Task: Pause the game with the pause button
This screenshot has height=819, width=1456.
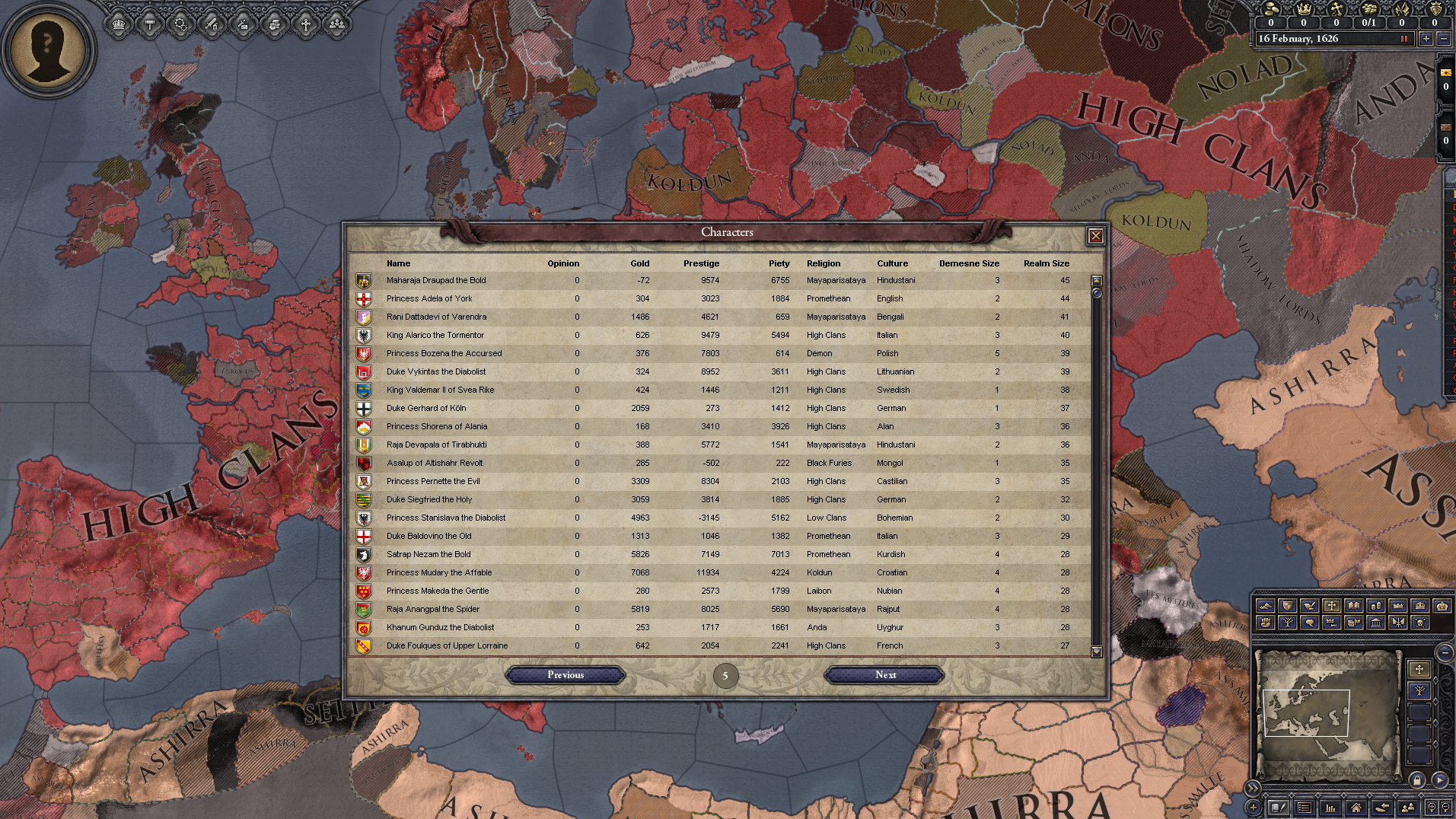Action: click(x=1403, y=38)
